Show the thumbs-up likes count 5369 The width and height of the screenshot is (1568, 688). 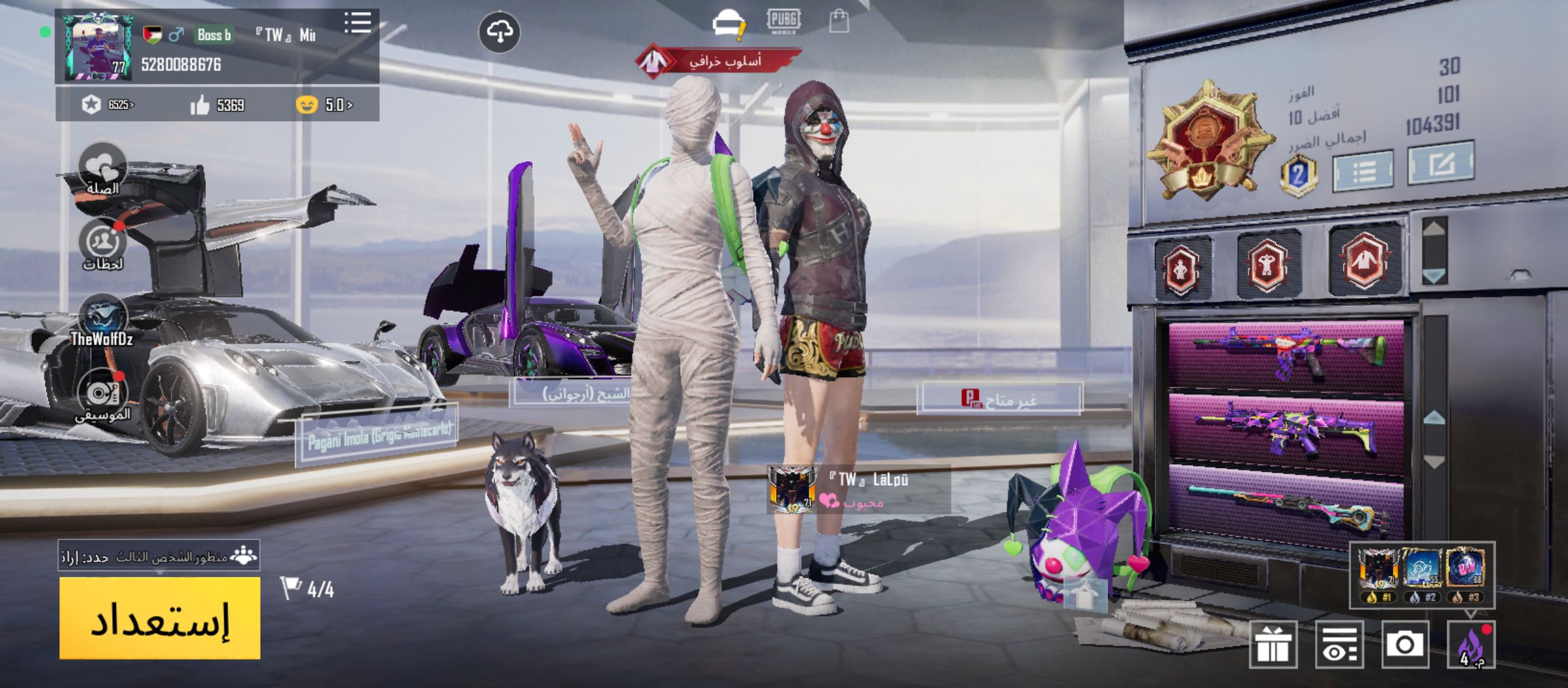(217, 105)
